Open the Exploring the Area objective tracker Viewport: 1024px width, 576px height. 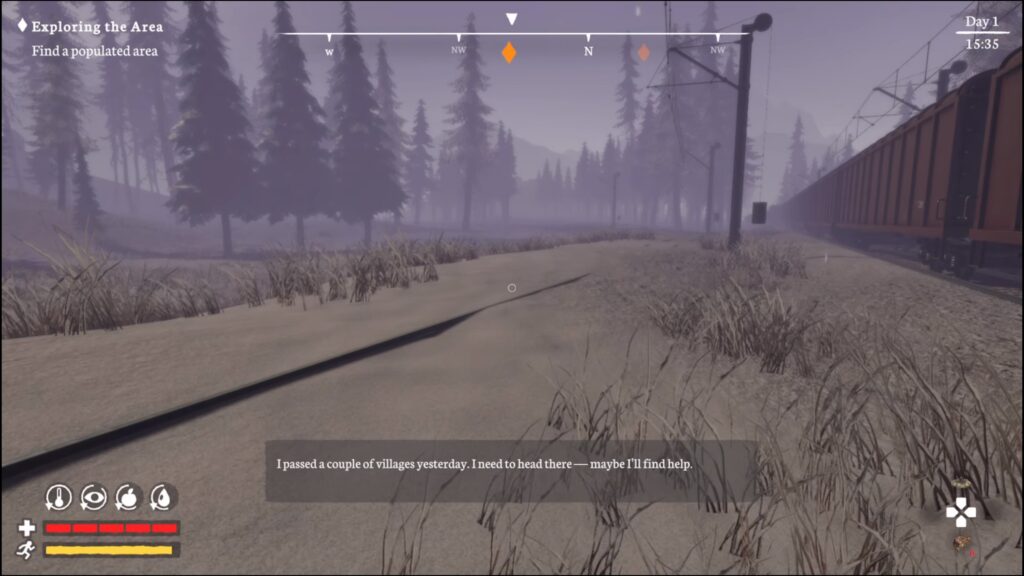coord(97,27)
